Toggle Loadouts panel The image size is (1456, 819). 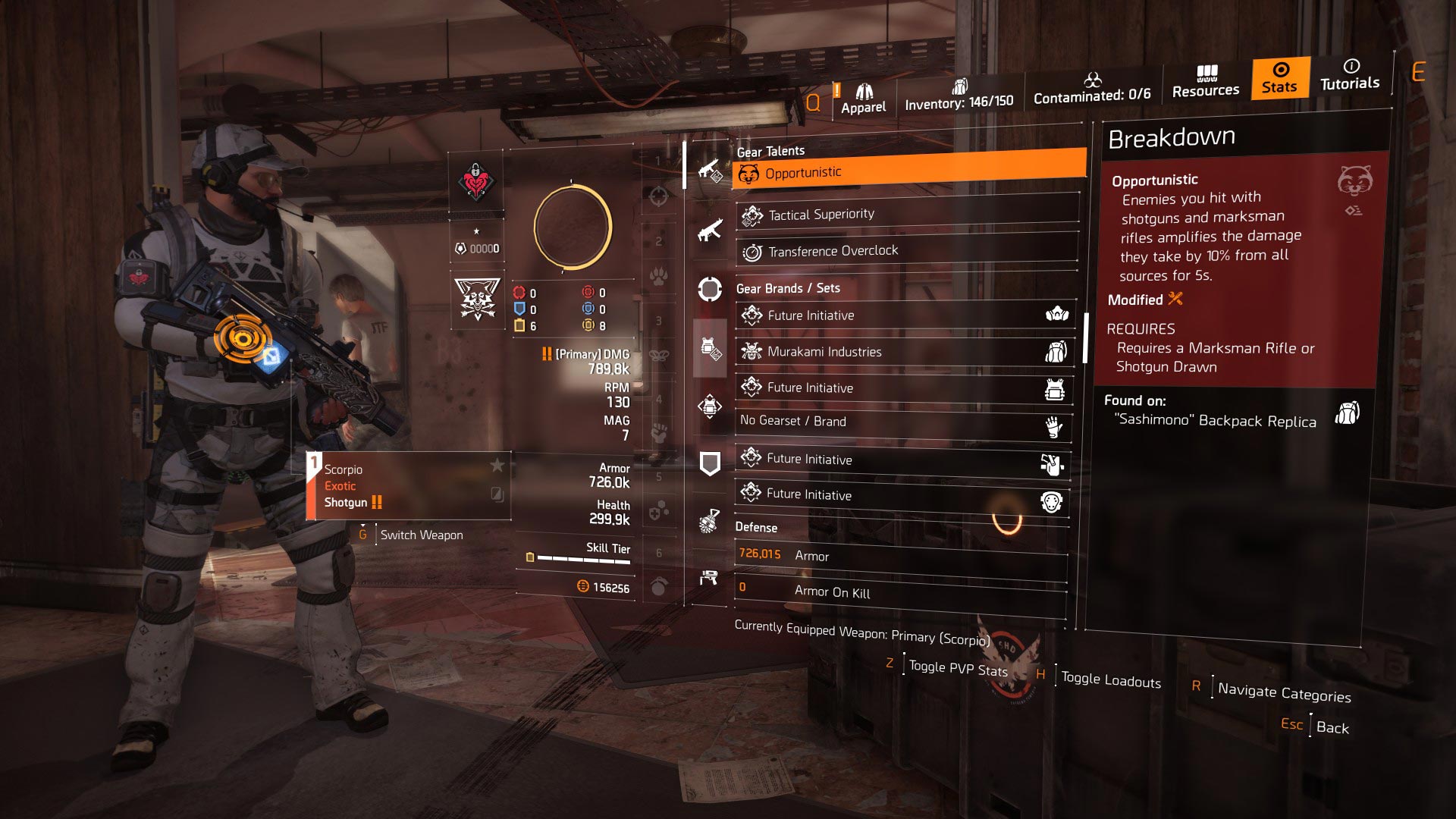[1109, 679]
